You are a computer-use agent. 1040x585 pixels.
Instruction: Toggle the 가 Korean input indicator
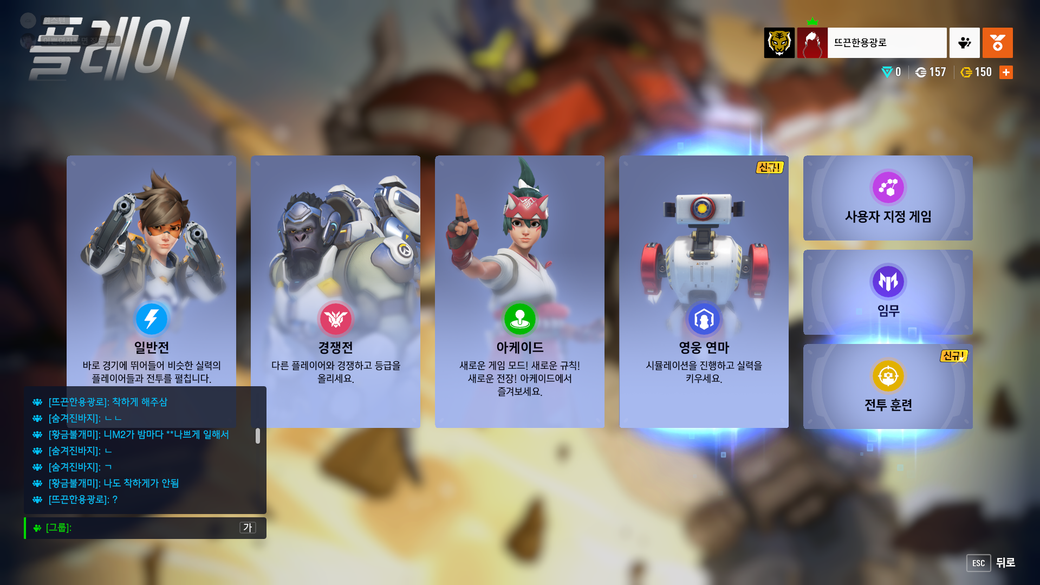pos(248,527)
